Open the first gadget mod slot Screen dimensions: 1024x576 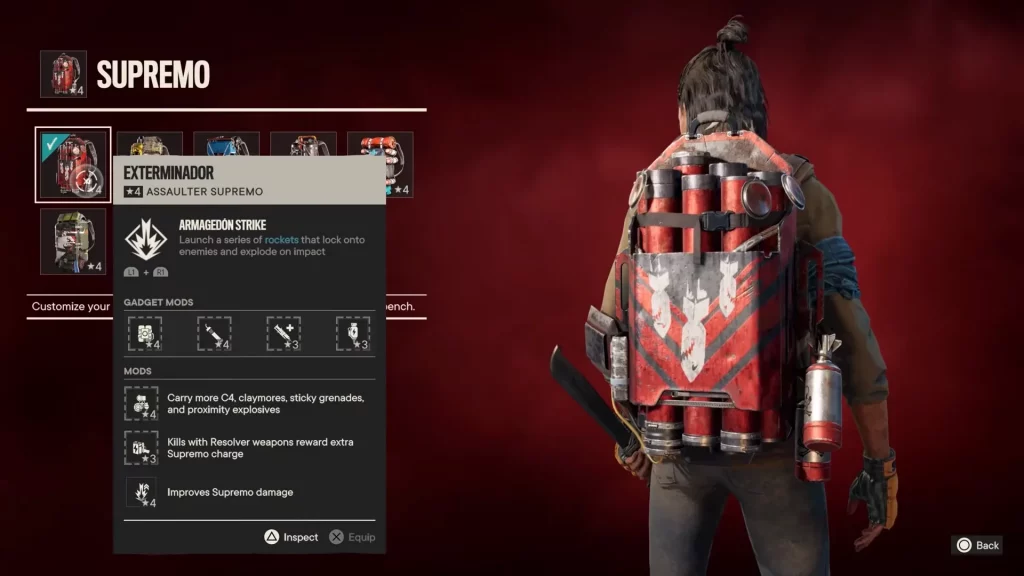click(145, 333)
